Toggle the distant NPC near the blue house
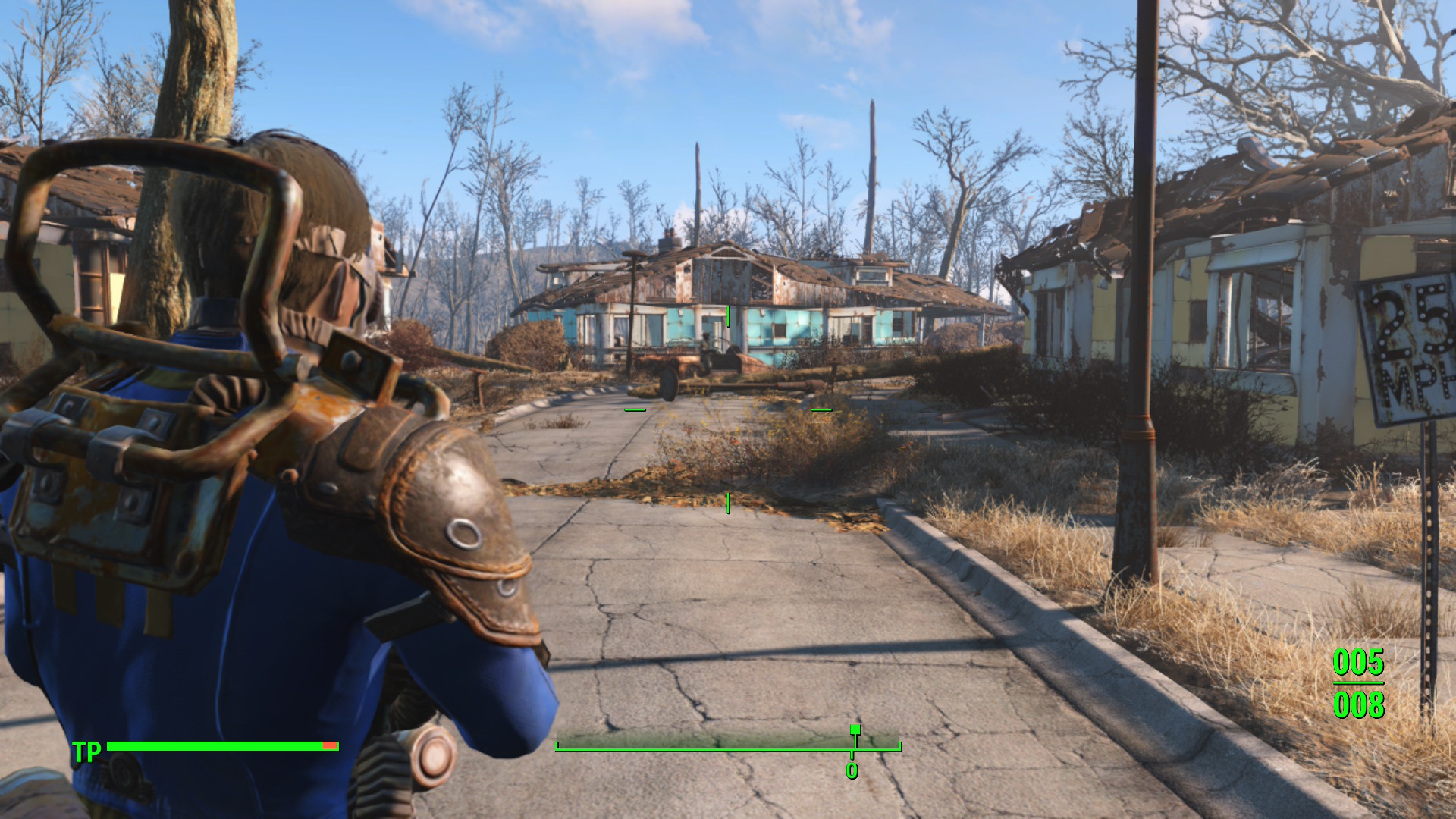Viewport: 1456px width, 819px height. (x=707, y=349)
